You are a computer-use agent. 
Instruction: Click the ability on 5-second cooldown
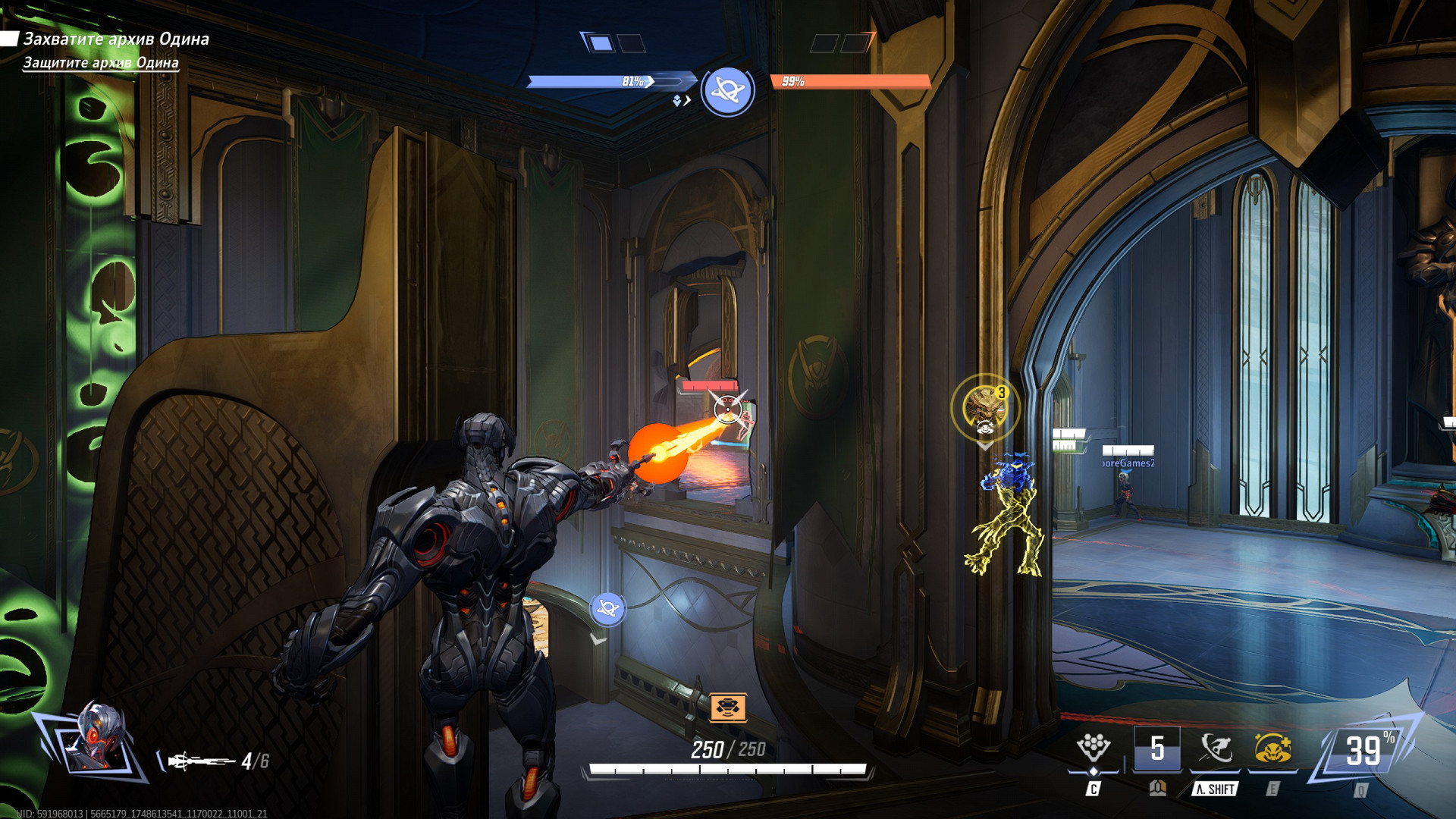click(1156, 748)
